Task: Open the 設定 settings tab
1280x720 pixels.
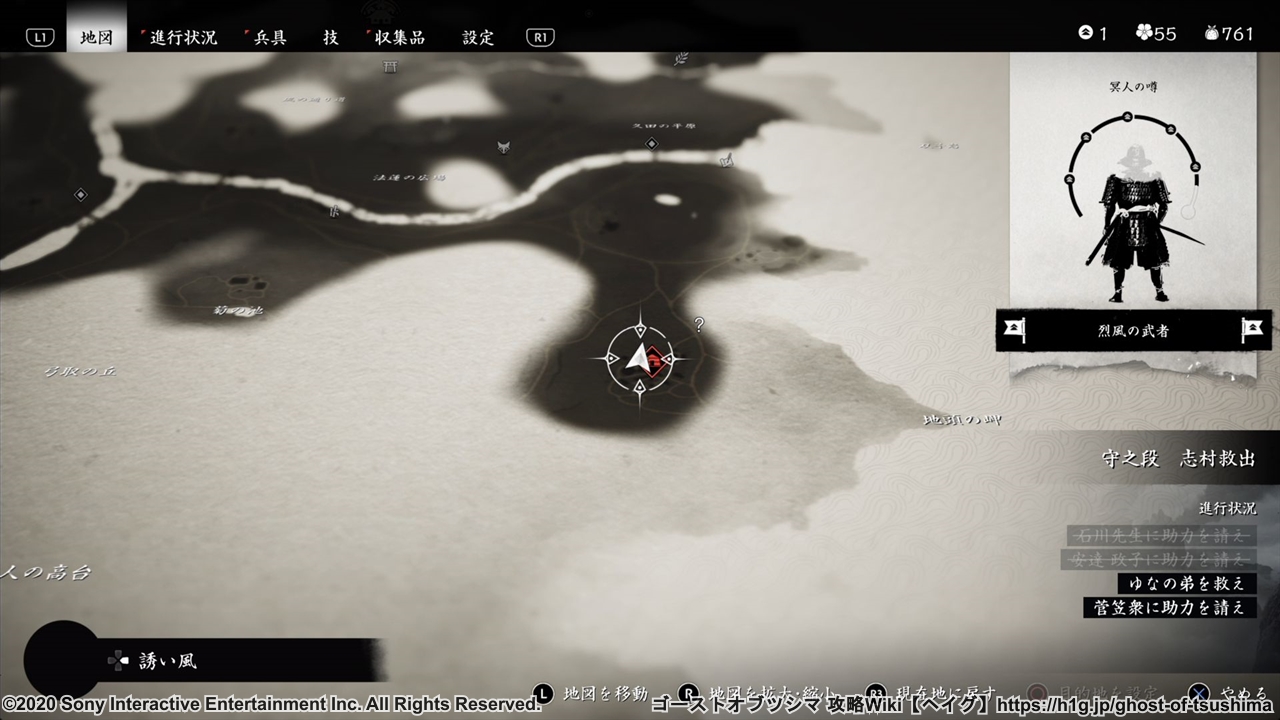Action: 478,37
